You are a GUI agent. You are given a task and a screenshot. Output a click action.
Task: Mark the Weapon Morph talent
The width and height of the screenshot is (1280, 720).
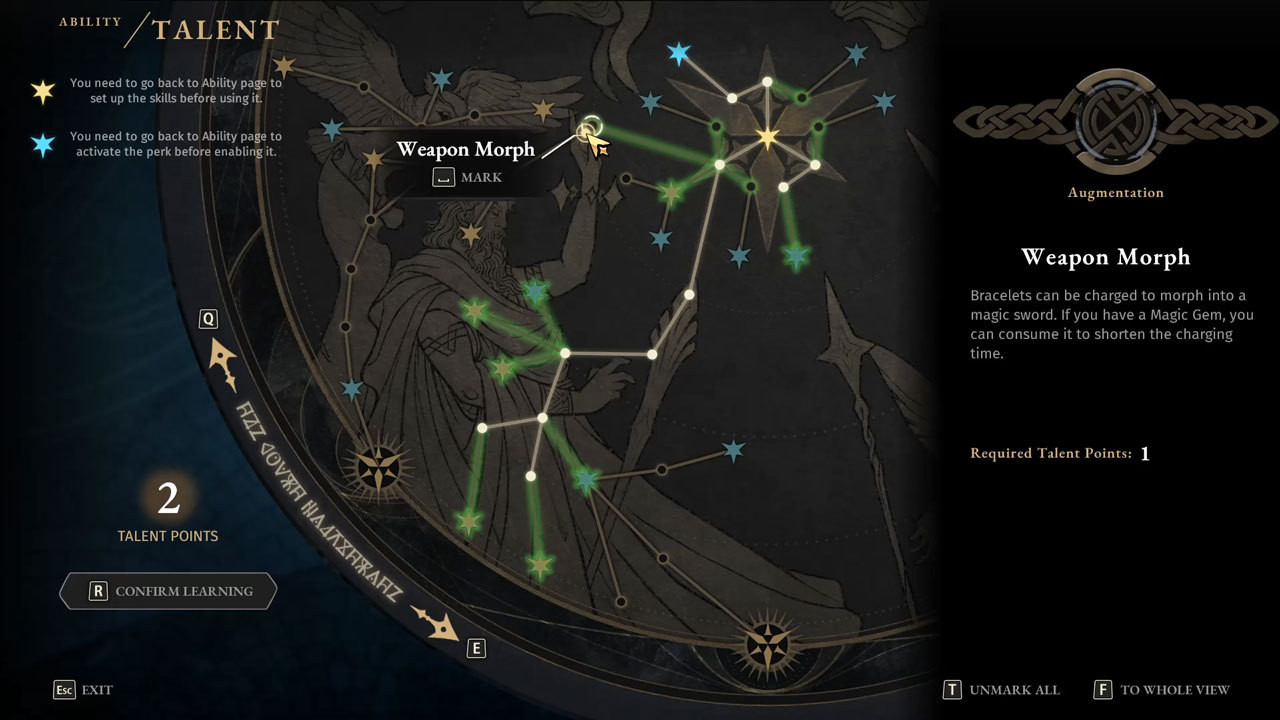(468, 178)
